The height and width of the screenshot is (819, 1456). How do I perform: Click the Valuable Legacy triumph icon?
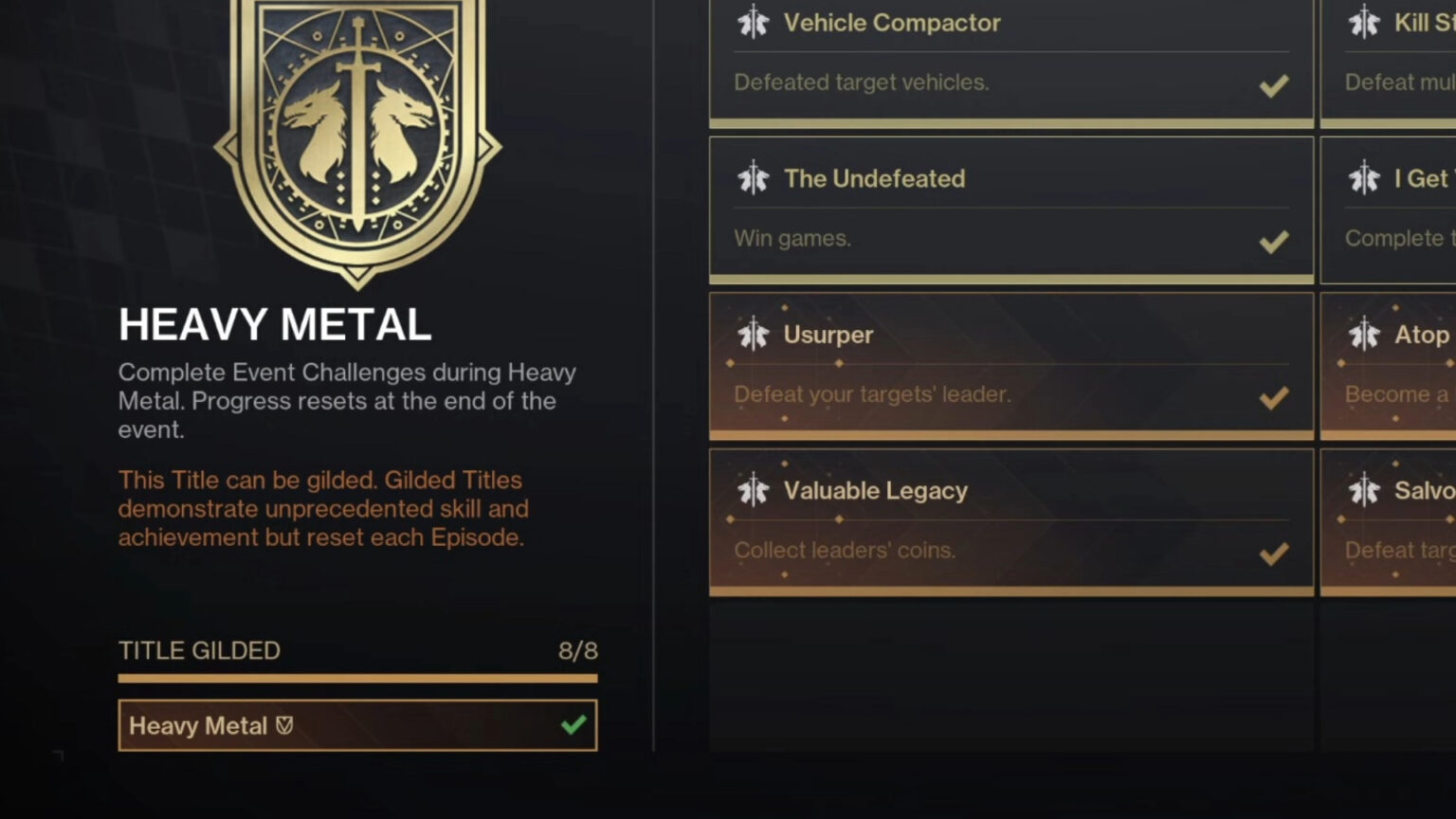click(x=754, y=489)
